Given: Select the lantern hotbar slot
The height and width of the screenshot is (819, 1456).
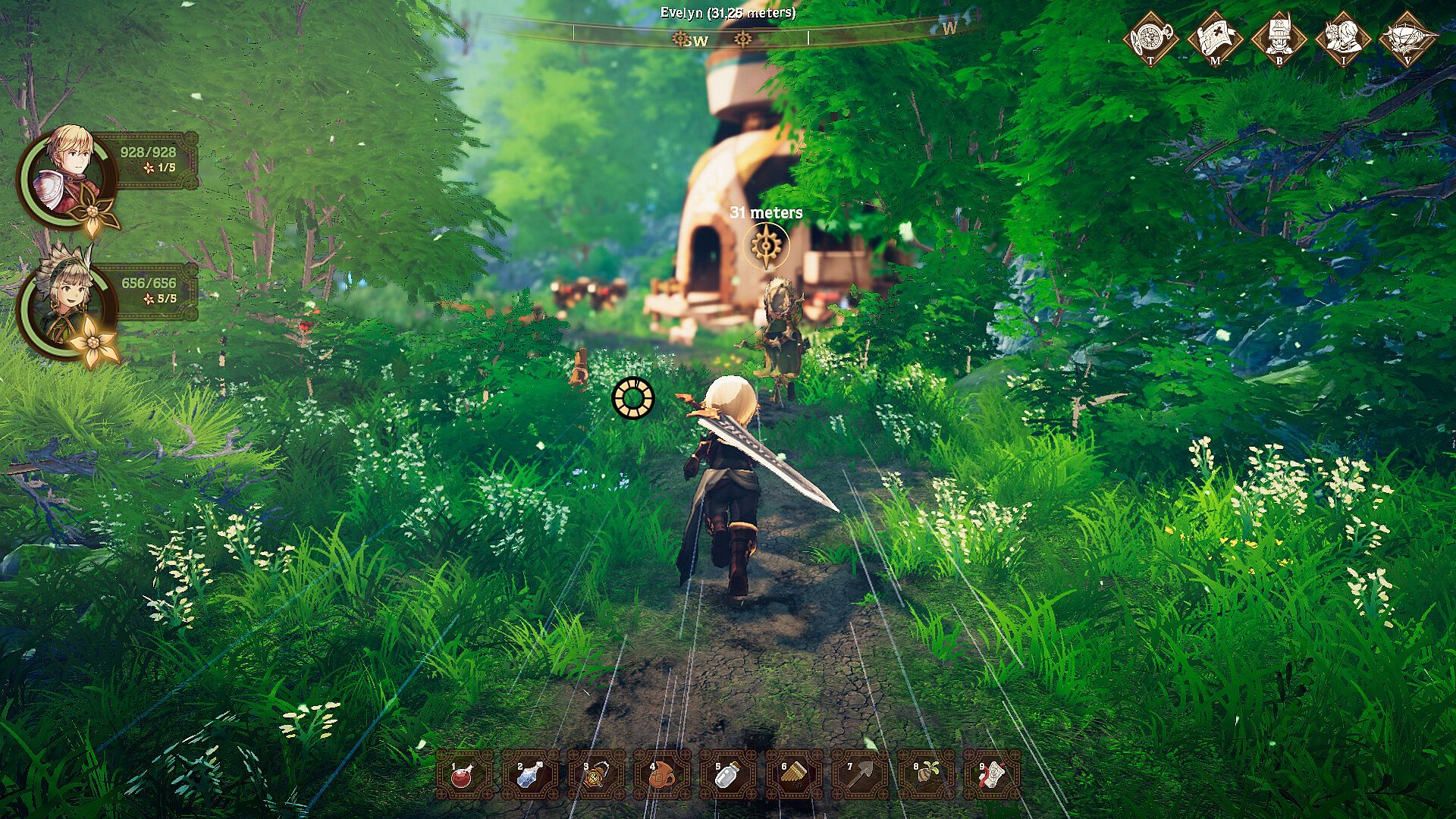Looking at the screenshot, I should coord(595,775).
